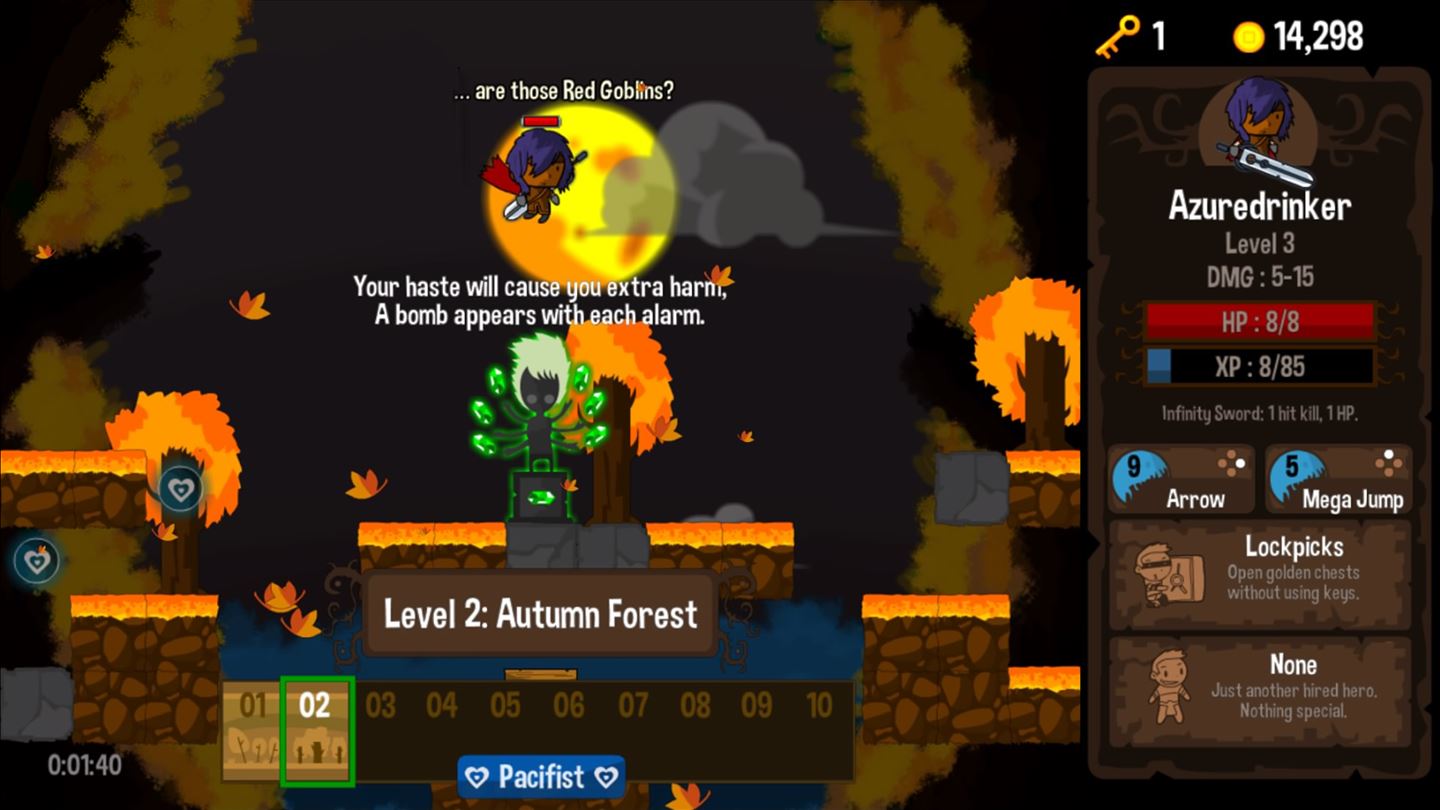Toggle the white upgrade pip on Arrow

coord(1241,462)
